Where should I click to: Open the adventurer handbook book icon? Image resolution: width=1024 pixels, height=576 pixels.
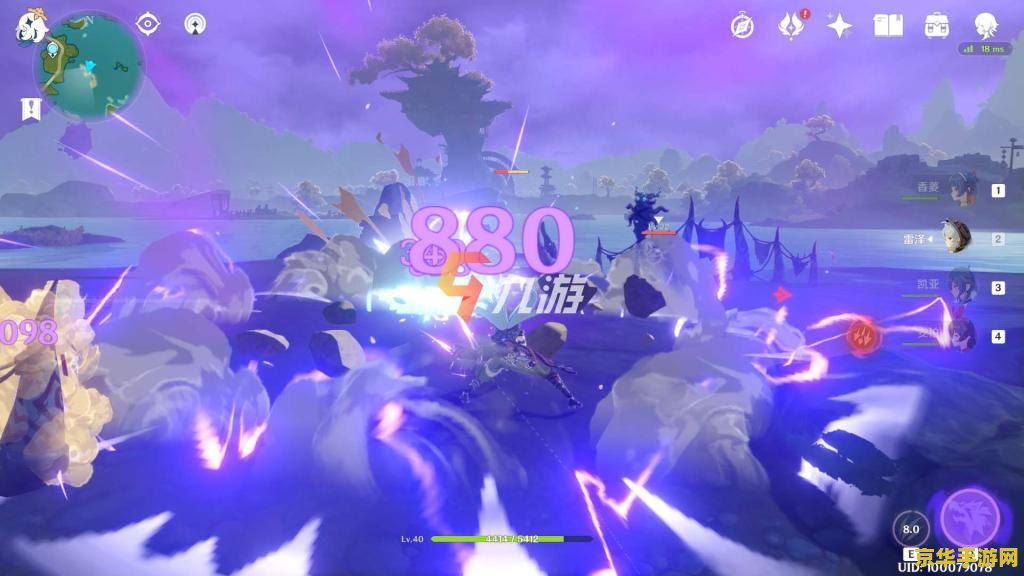888,26
